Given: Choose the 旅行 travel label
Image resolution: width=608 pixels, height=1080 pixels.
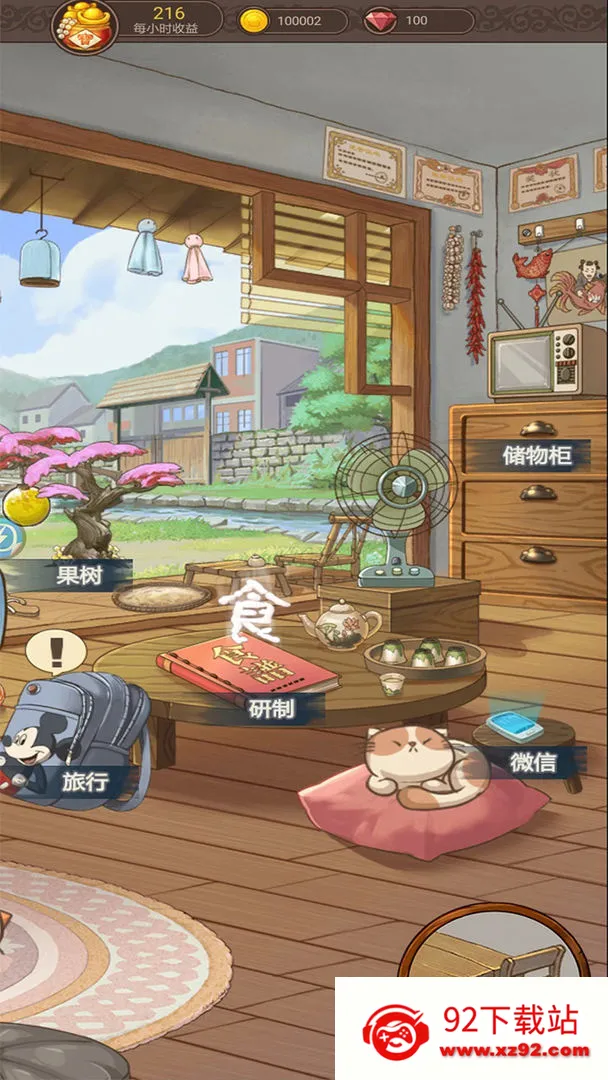Looking at the screenshot, I should [85, 781].
